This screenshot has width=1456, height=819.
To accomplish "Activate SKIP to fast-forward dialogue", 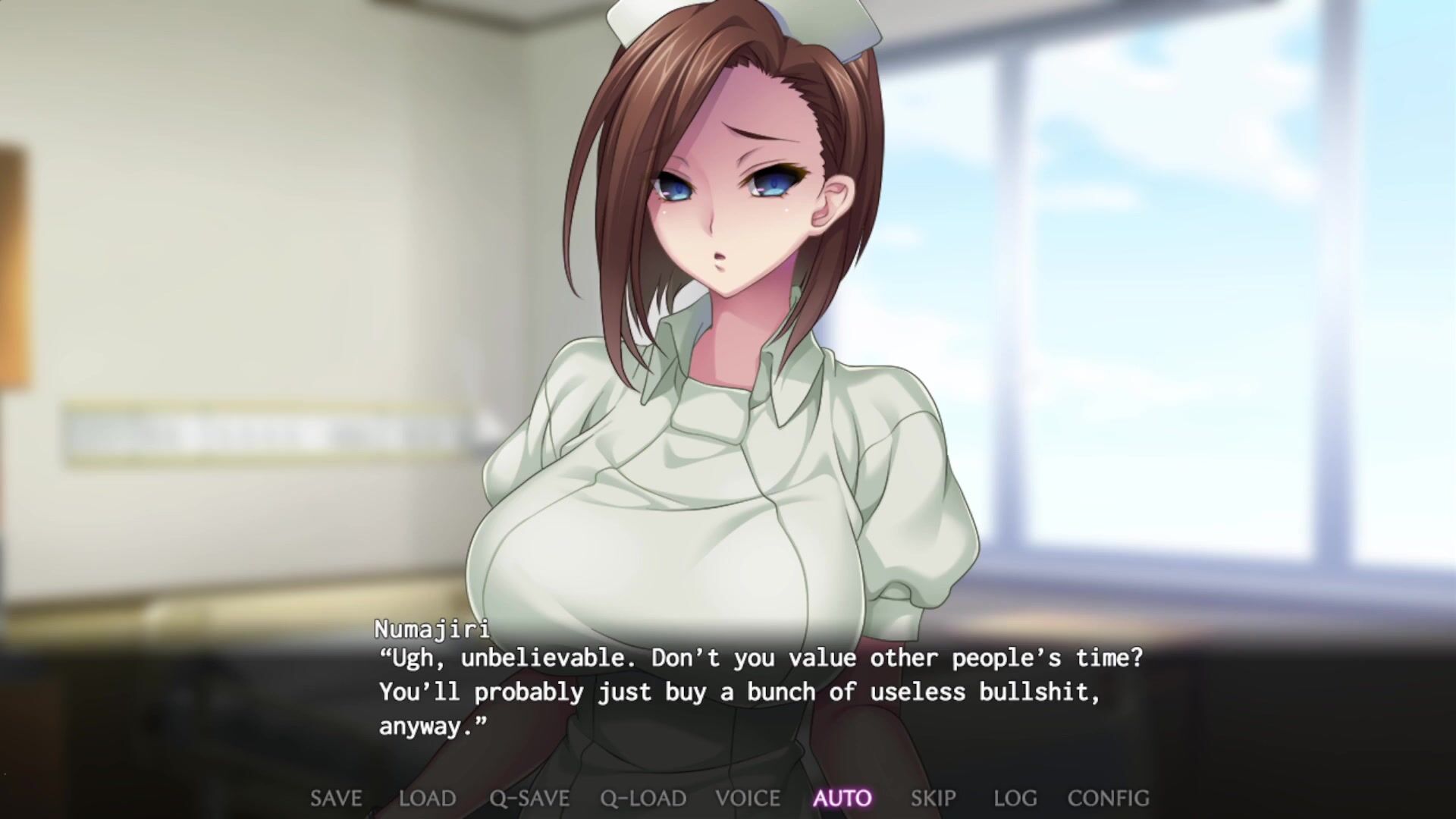I will (x=933, y=799).
